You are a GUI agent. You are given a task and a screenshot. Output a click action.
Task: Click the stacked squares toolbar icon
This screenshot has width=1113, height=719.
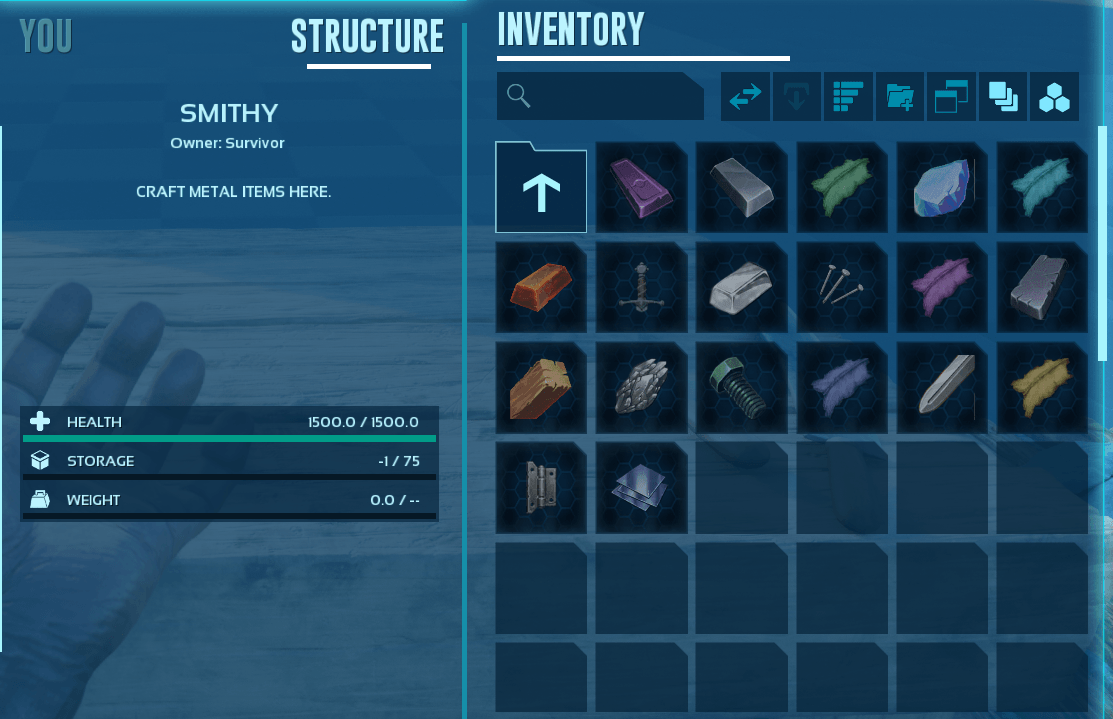[1002, 97]
